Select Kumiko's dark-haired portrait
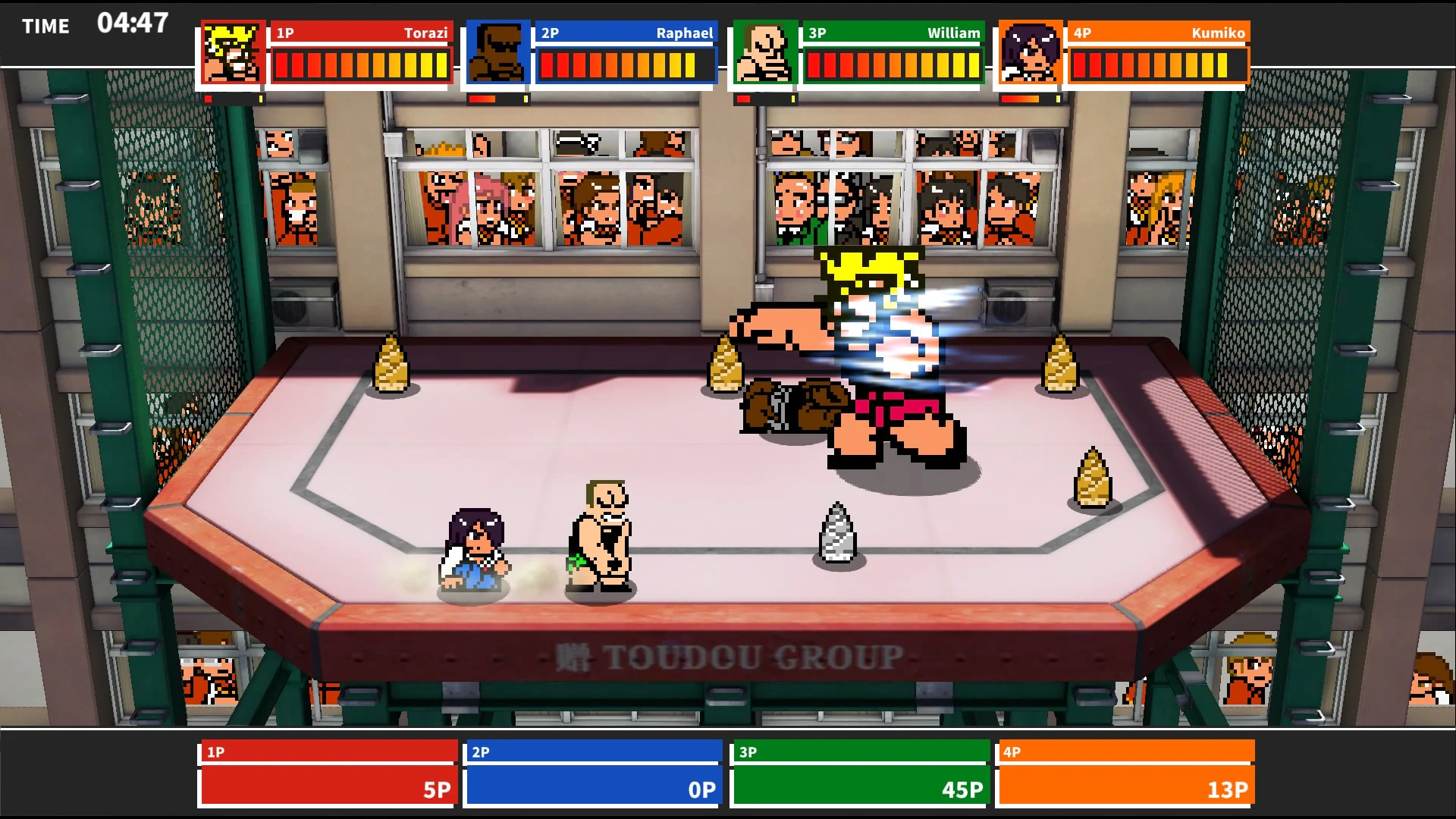This screenshot has width=1456, height=819. [1030, 53]
